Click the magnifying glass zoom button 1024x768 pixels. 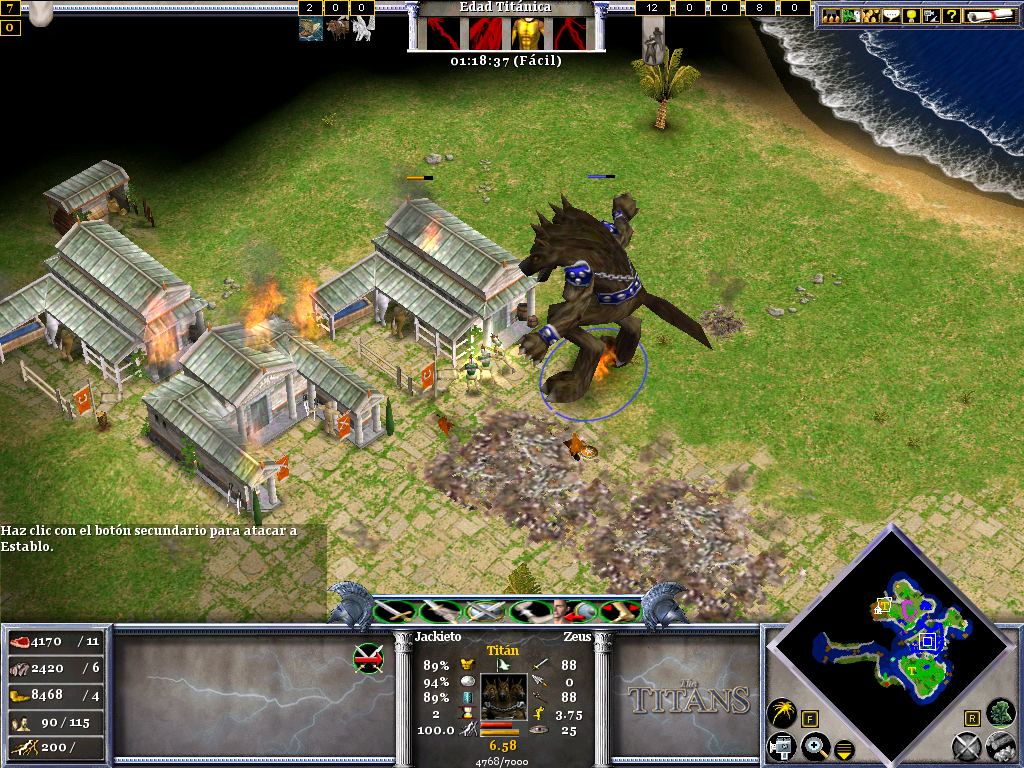tap(815, 745)
